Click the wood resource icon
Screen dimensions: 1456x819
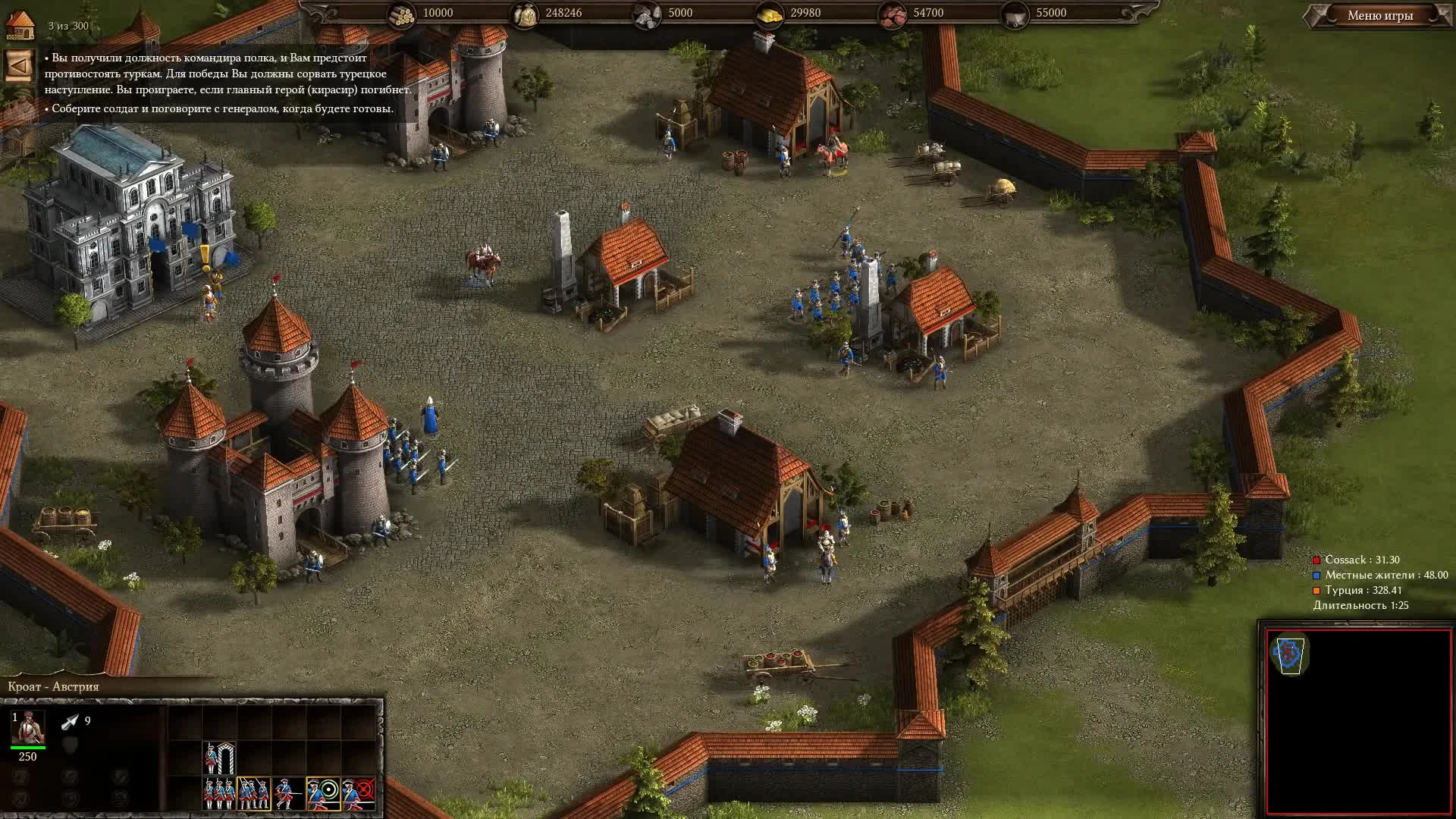pyautogui.click(x=402, y=13)
